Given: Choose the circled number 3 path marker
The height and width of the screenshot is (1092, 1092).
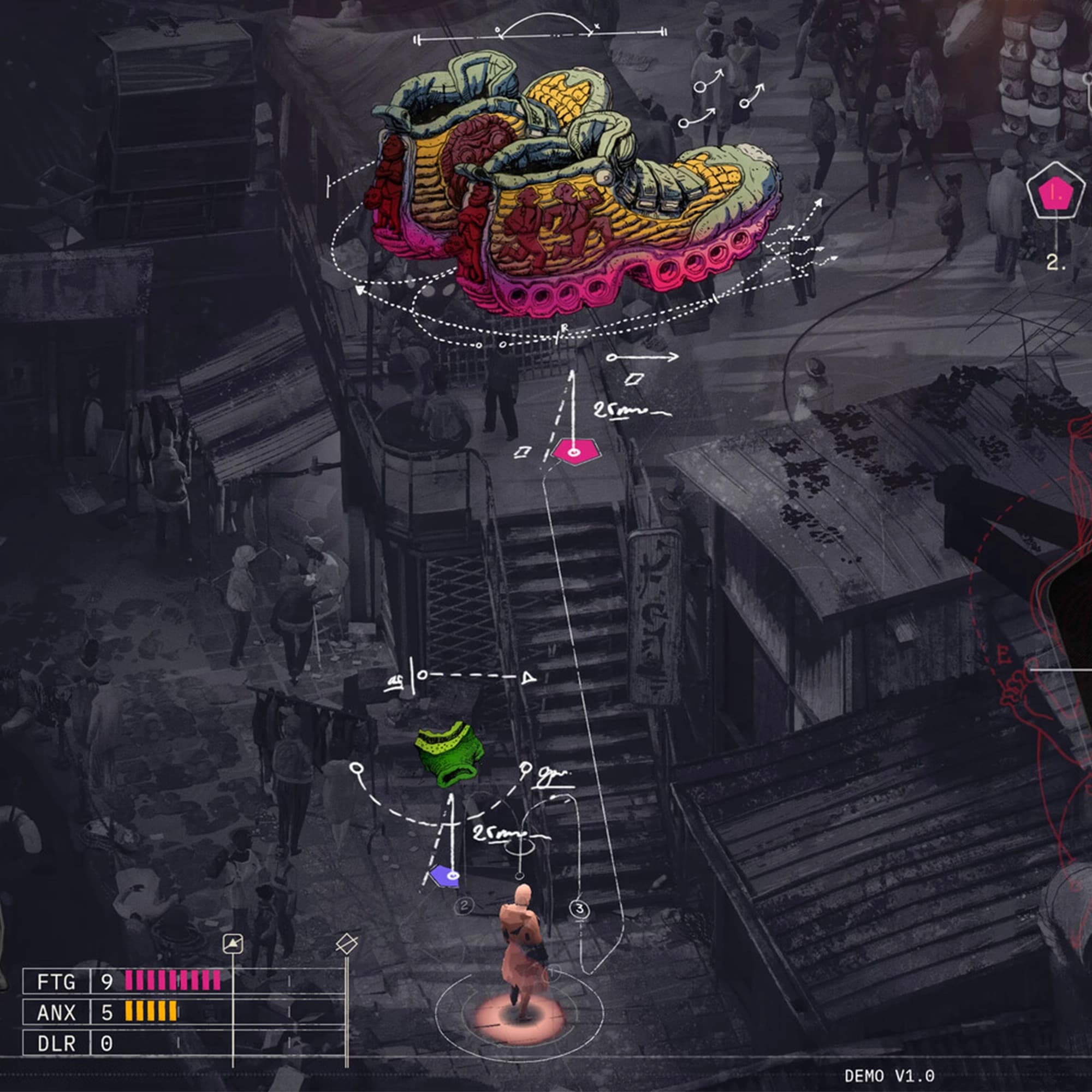Looking at the screenshot, I should pos(579,910).
